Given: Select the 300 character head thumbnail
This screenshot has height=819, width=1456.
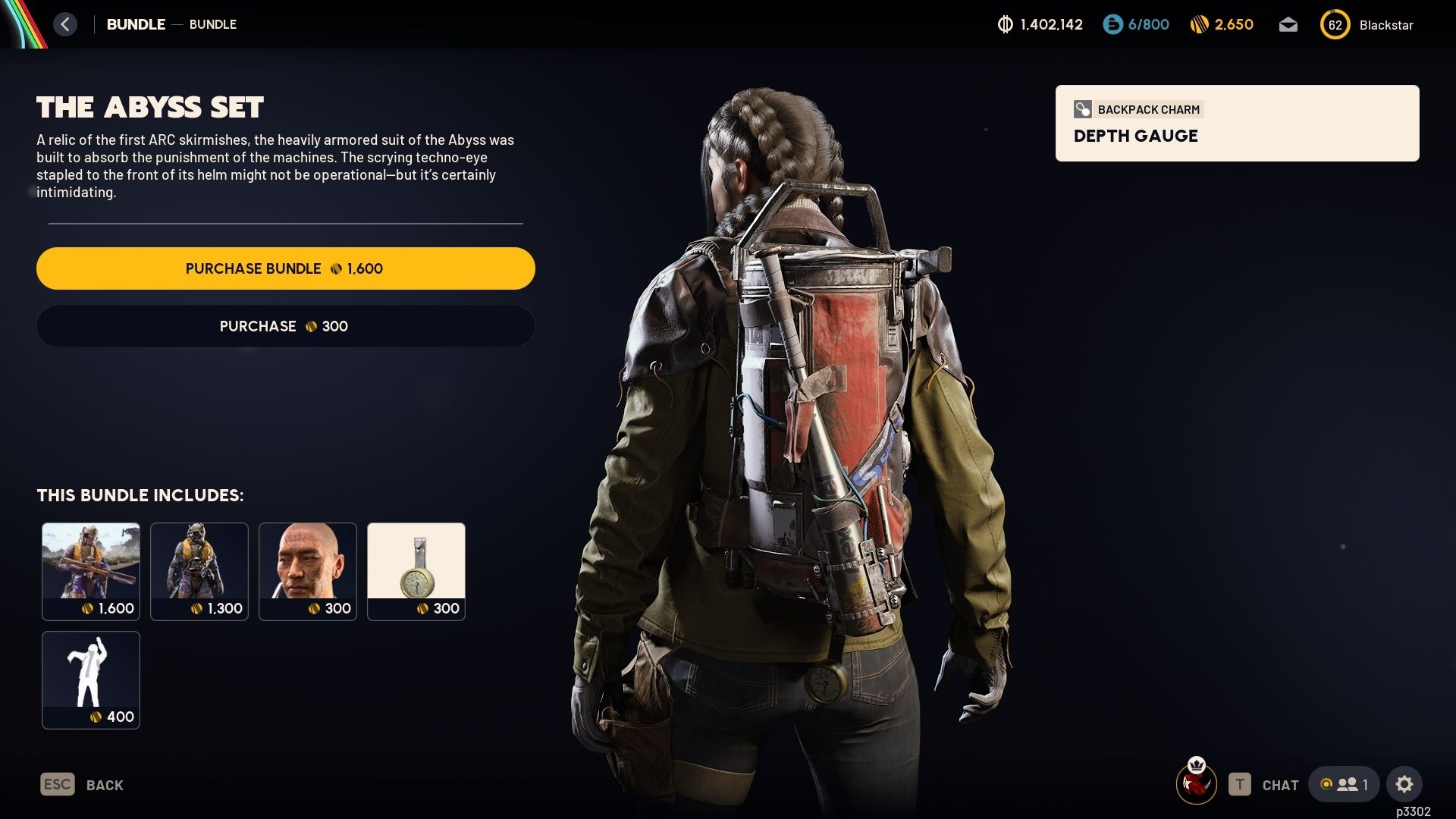Looking at the screenshot, I should pyautogui.click(x=308, y=571).
